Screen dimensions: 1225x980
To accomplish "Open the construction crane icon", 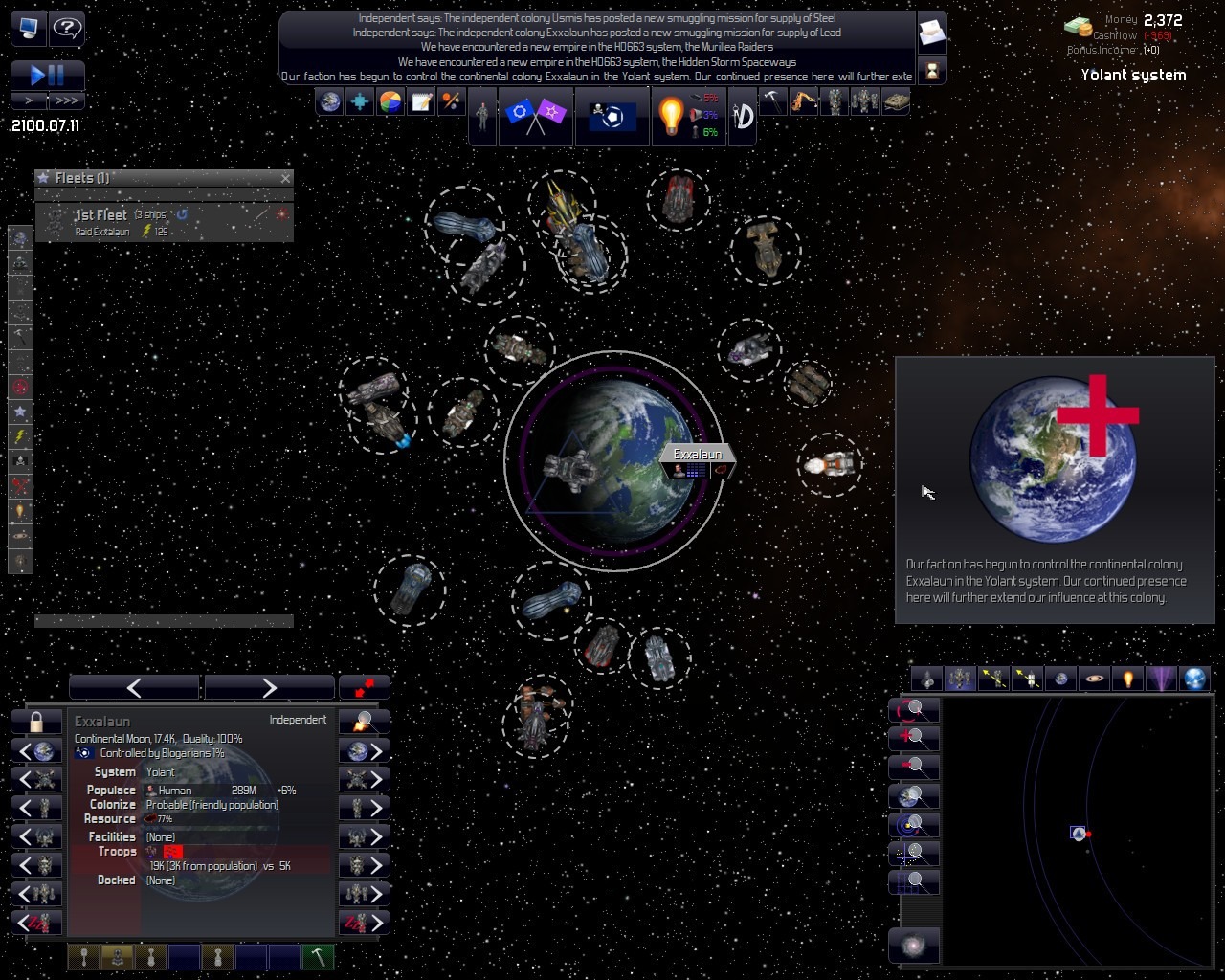I will point(804,101).
